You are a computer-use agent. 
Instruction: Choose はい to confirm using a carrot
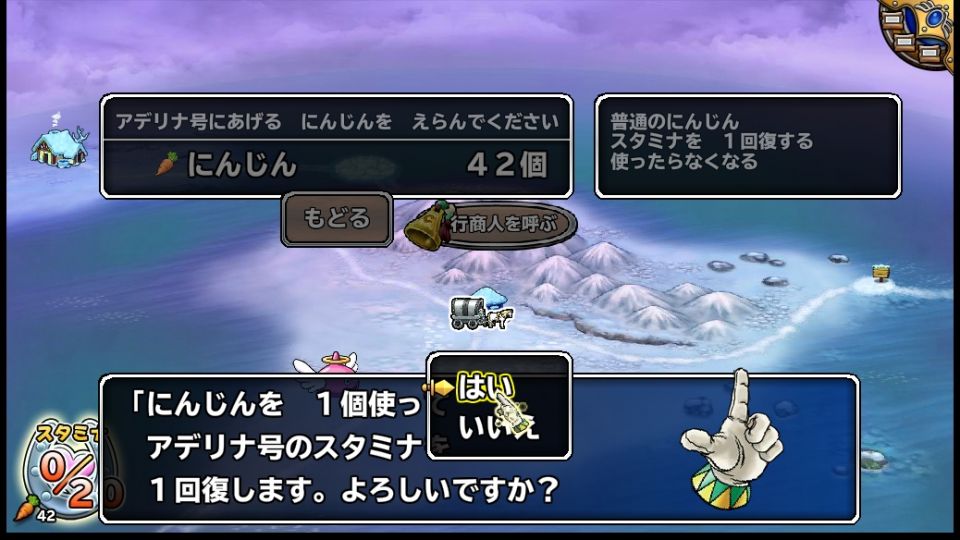486,387
